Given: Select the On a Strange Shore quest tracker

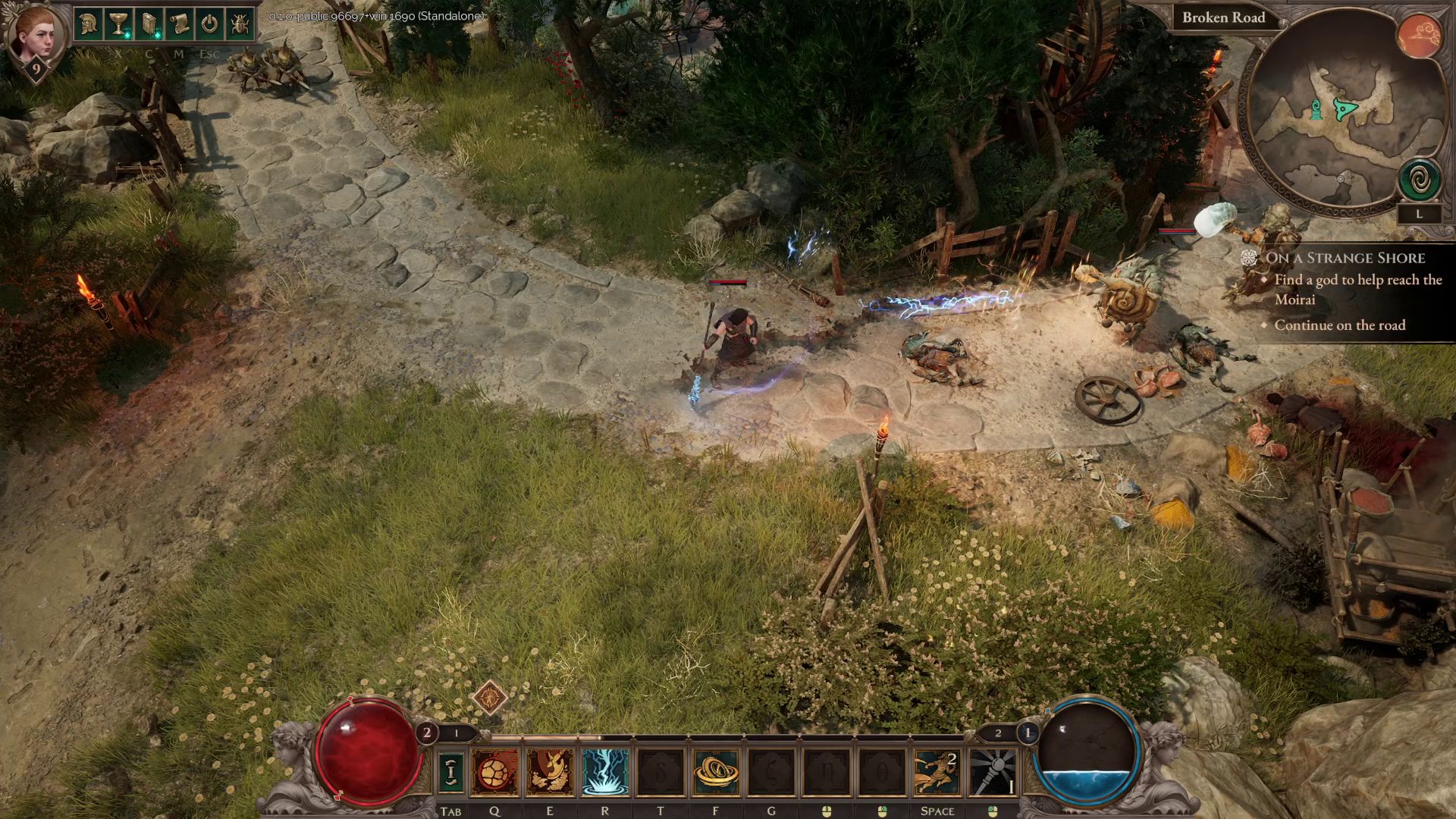Looking at the screenshot, I should pyautogui.click(x=1345, y=258).
